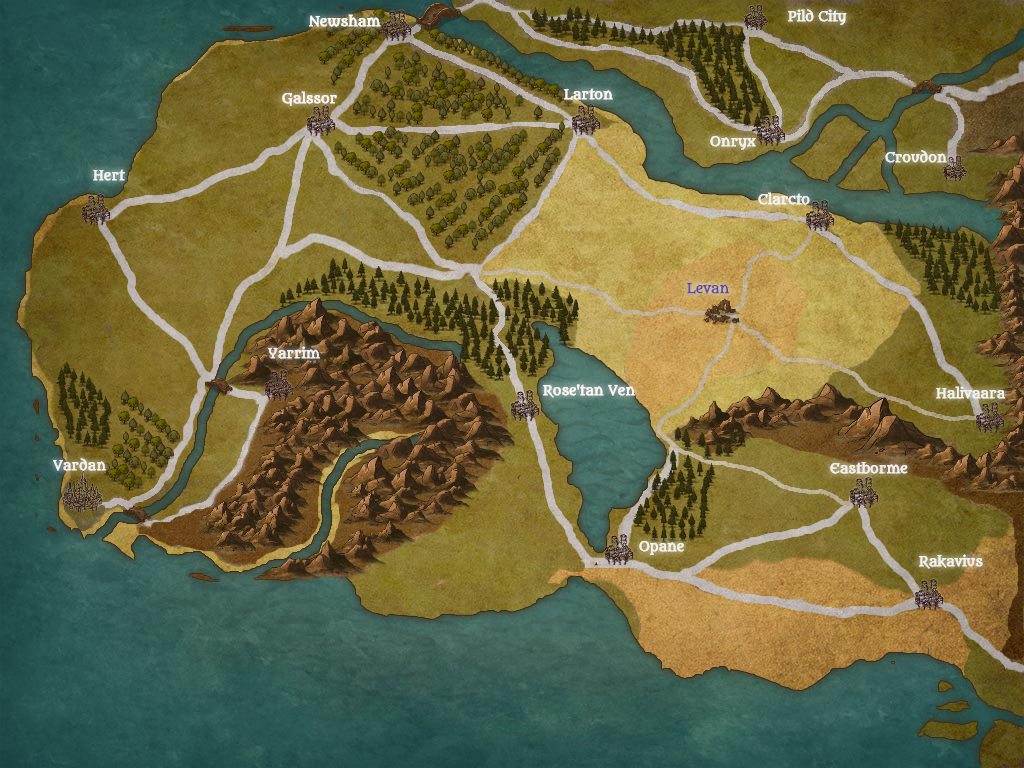The height and width of the screenshot is (768, 1024).
Task: Choose the Rose'tan Ven town marker
Action: (x=525, y=405)
